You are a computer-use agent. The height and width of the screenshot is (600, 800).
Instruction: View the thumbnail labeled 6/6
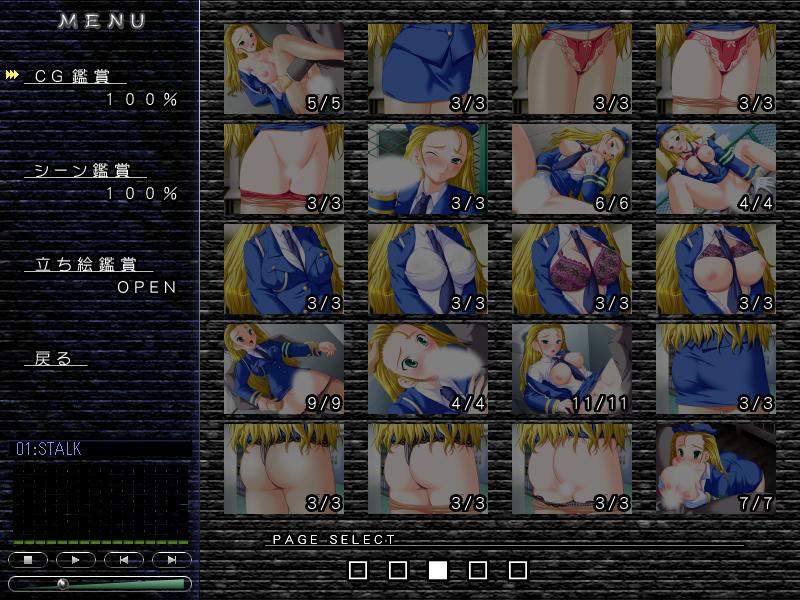[572, 169]
